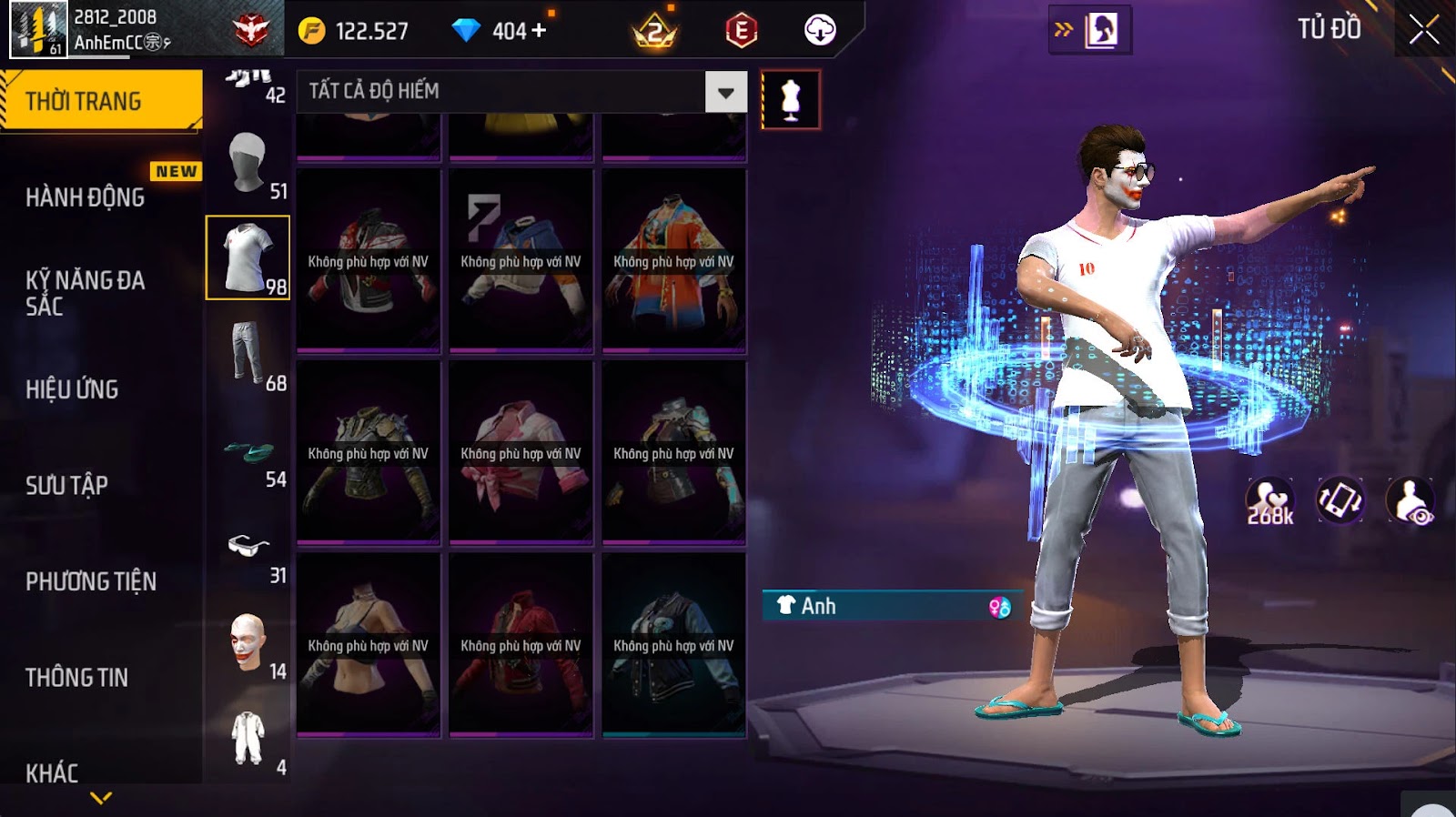Open the cloud download icon

click(x=820, y=31)
